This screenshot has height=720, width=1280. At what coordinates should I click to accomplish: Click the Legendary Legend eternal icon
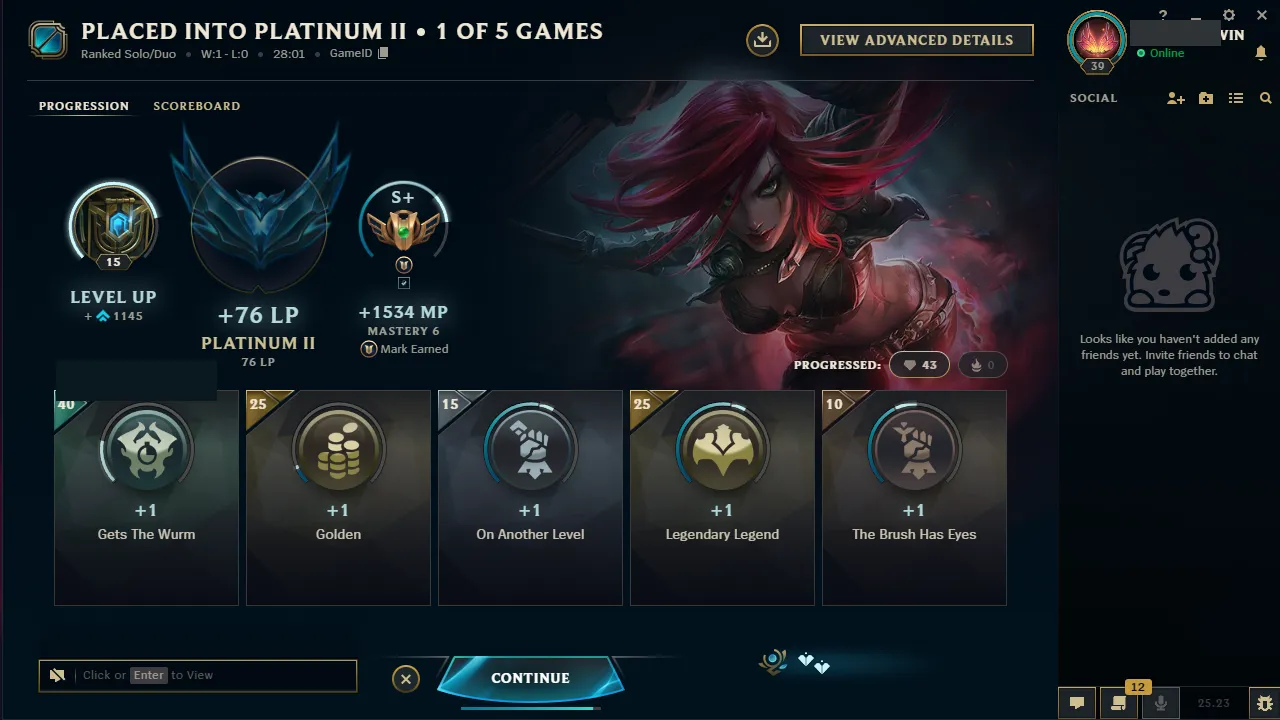click(x=722, y=450)
